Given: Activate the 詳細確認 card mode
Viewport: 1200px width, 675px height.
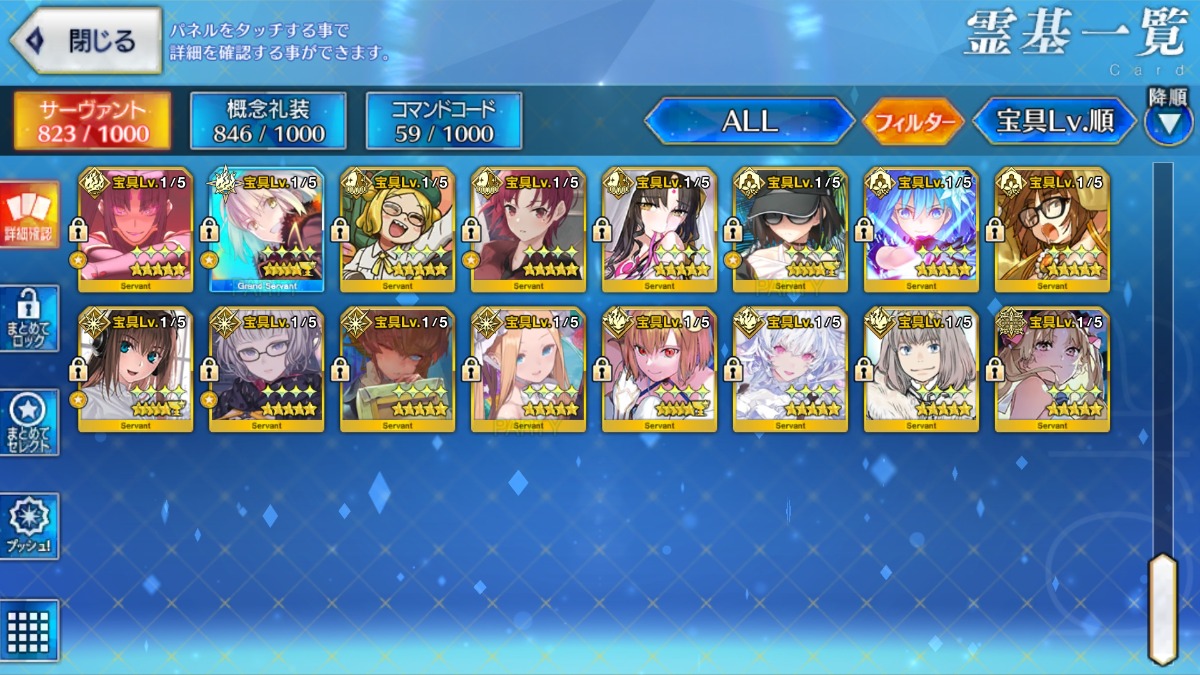Looking at the screenshot, I should coord(29,216).
